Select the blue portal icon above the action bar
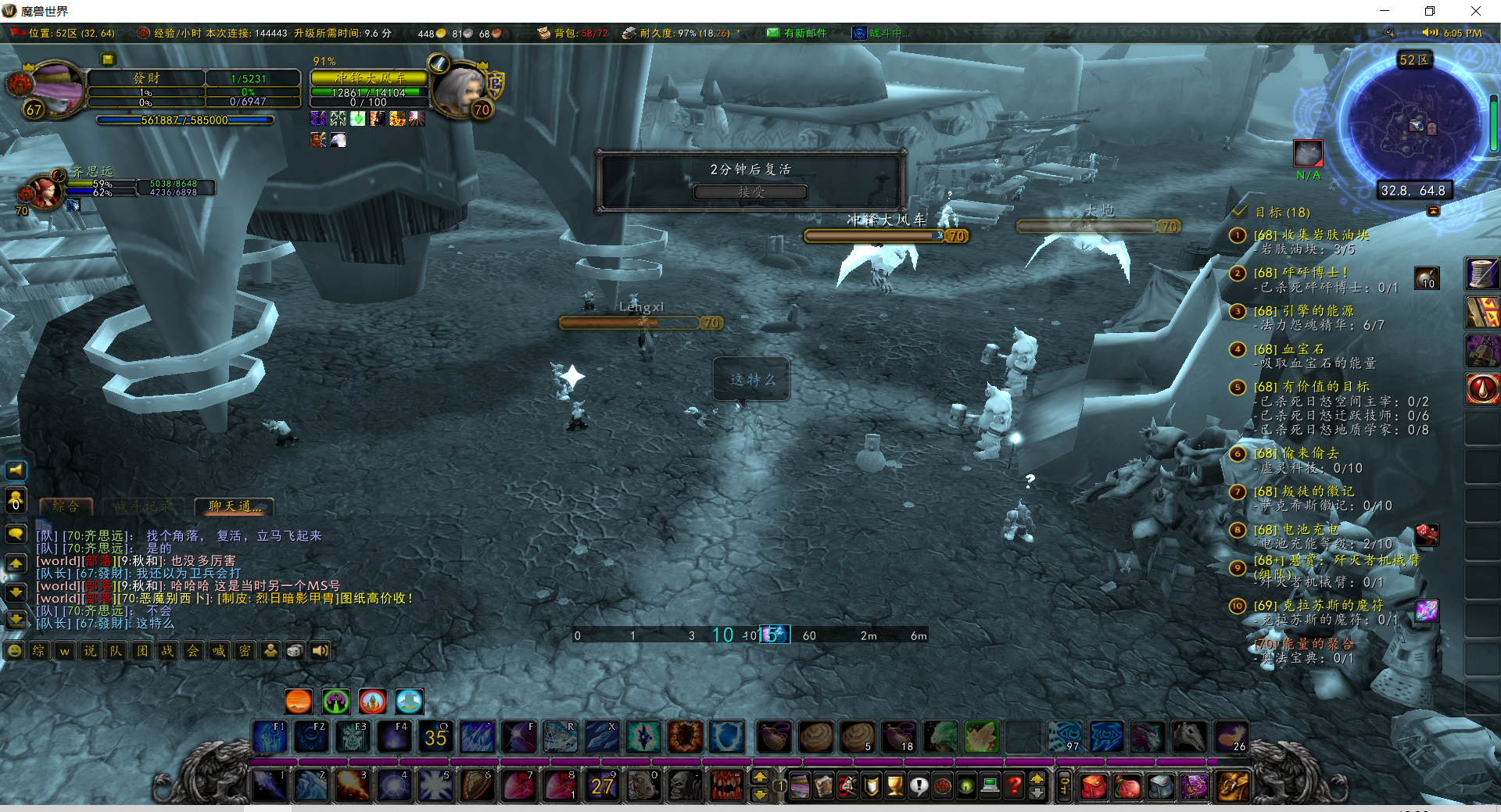Viewport: 1501px width, 812px height. (x=410, y=701)
